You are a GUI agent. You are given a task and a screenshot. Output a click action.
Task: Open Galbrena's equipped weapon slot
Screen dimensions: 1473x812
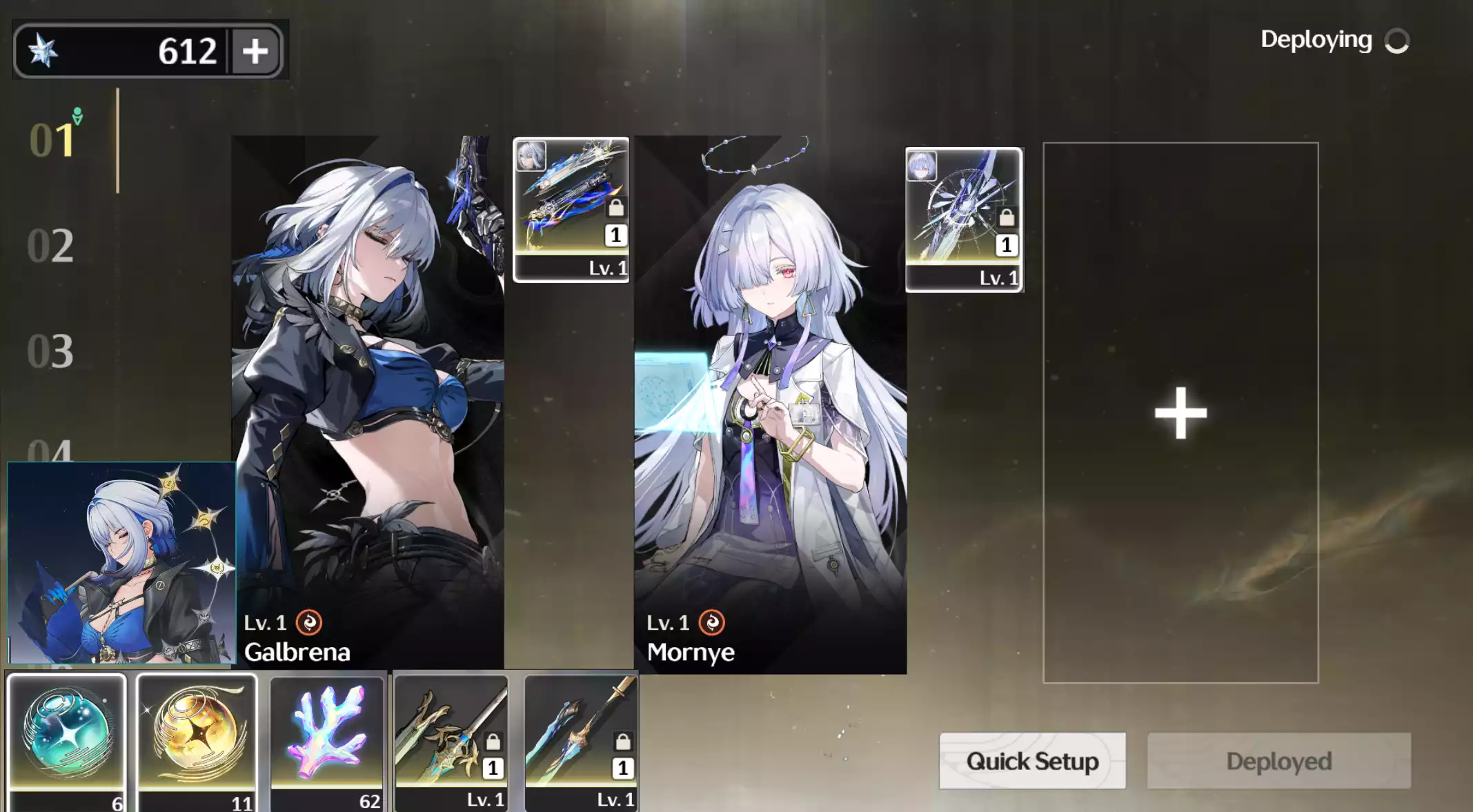(x=571, y=209)
